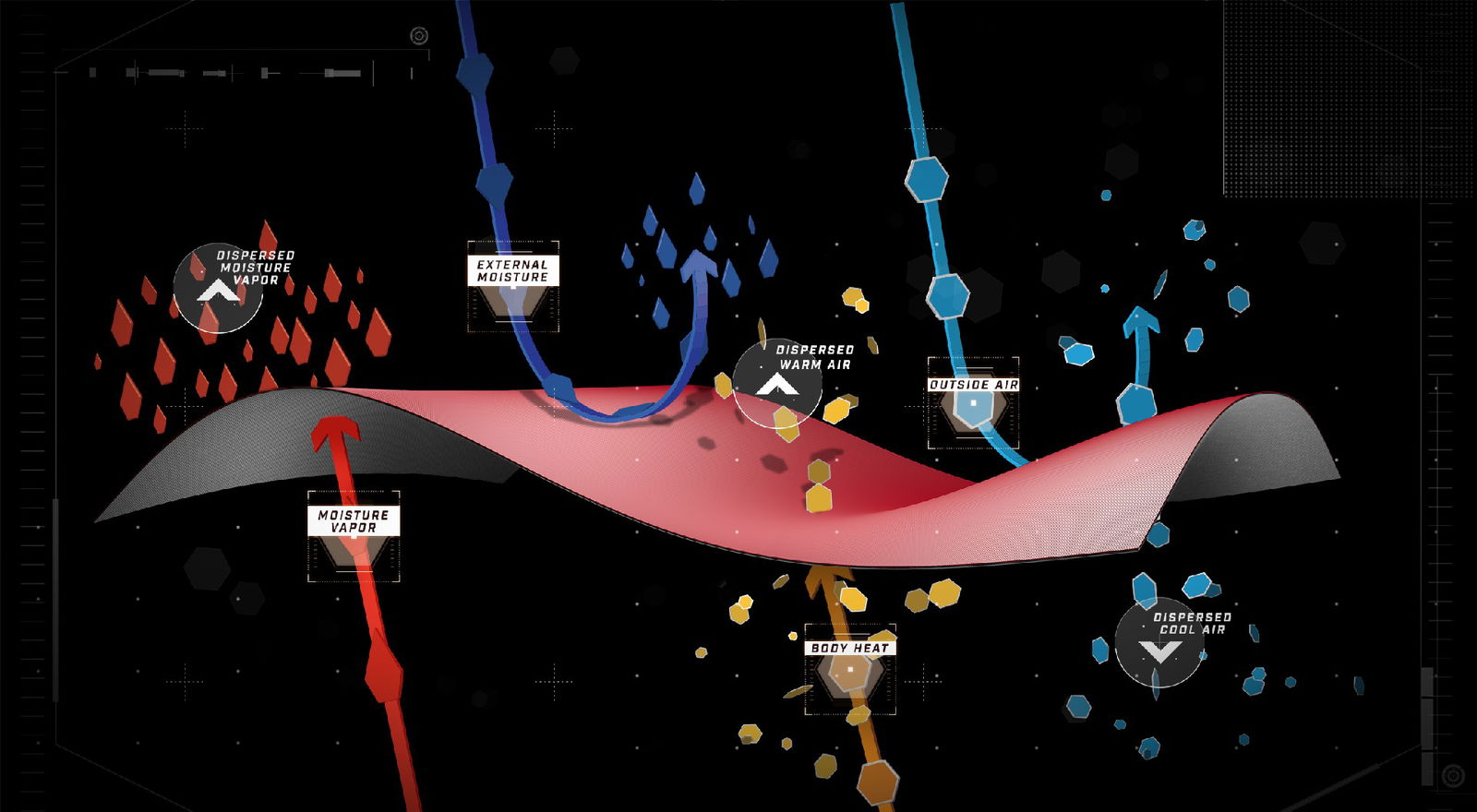Viewport: 1477px width, 812px height.
Task: Open the External Moisture hotspot
Action: 513,287
